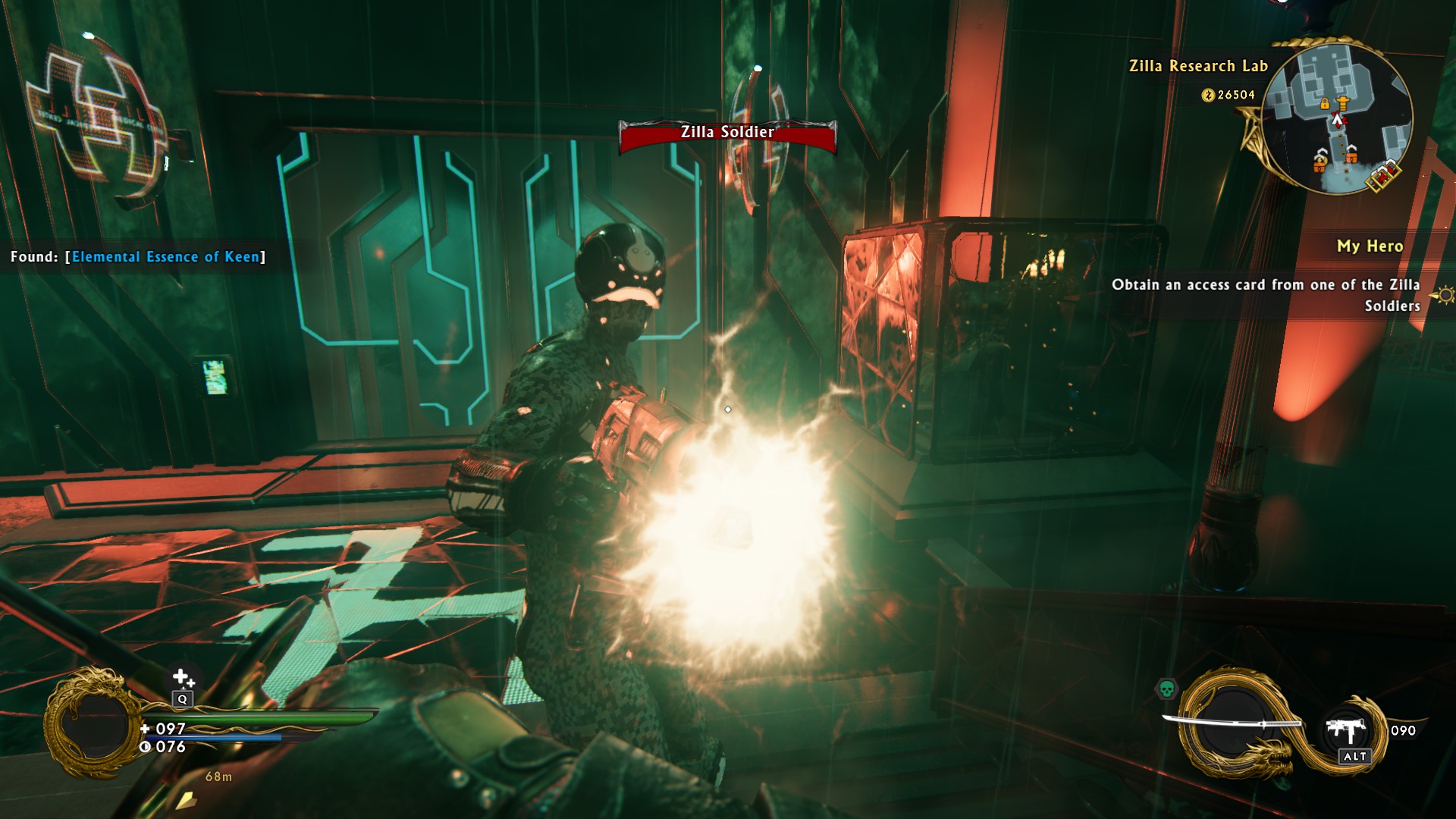Click the My Hero quest tracker
Viewport: 1456px width, 819px height.
1369,246
